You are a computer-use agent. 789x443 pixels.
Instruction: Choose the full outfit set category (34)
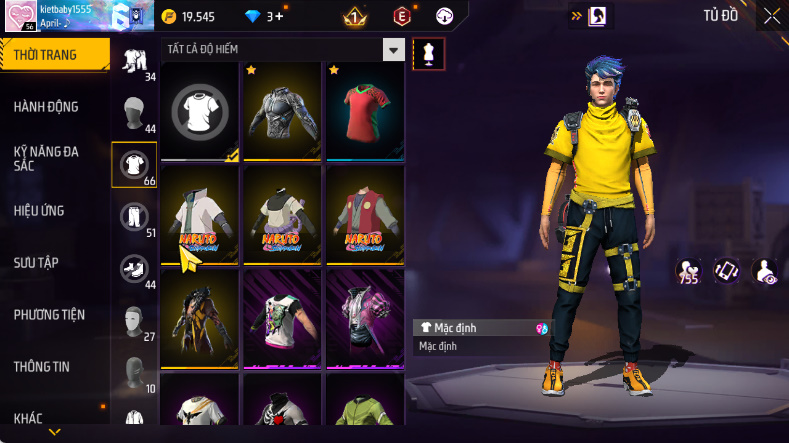pos(133,60)
